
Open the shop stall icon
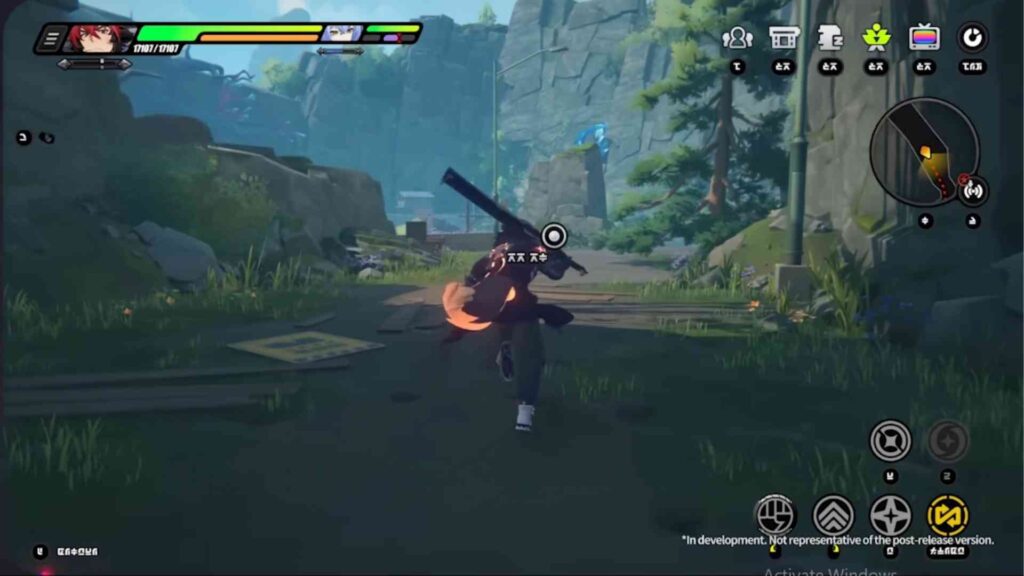pyautogui.click(x=783, y=38)
